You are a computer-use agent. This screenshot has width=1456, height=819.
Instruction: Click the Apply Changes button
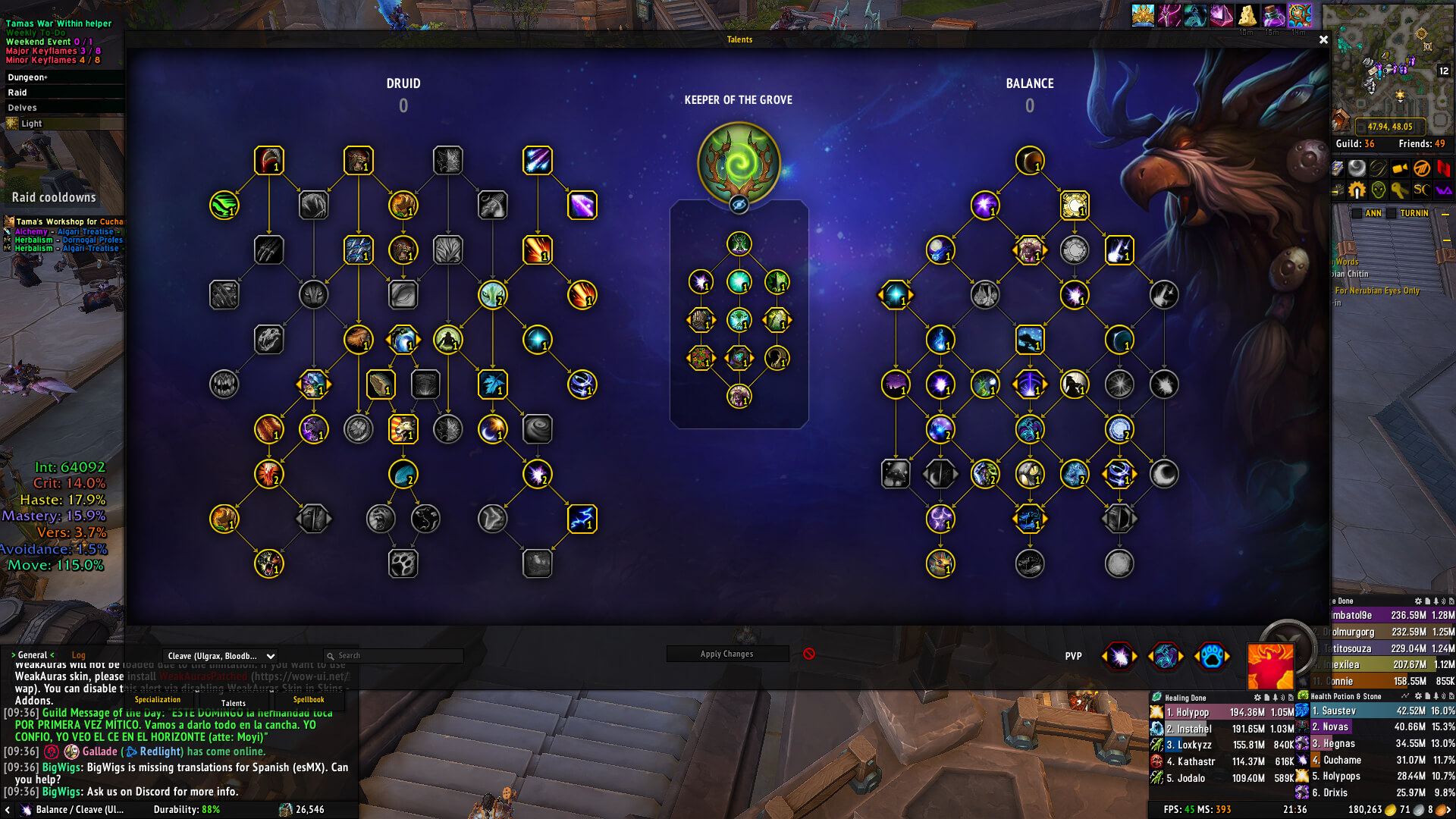(x=726, y=654)
